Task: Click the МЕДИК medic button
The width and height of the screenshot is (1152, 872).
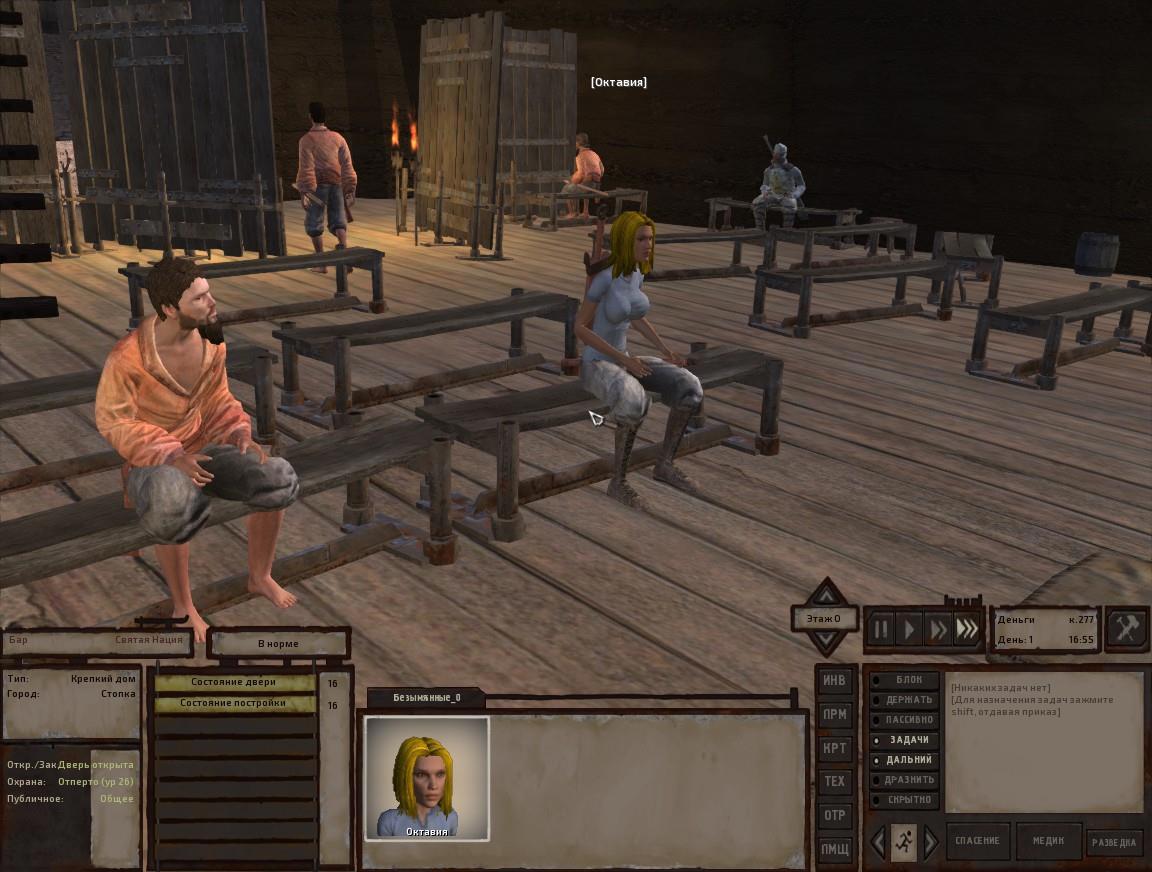Action: tap(1048, 841)
